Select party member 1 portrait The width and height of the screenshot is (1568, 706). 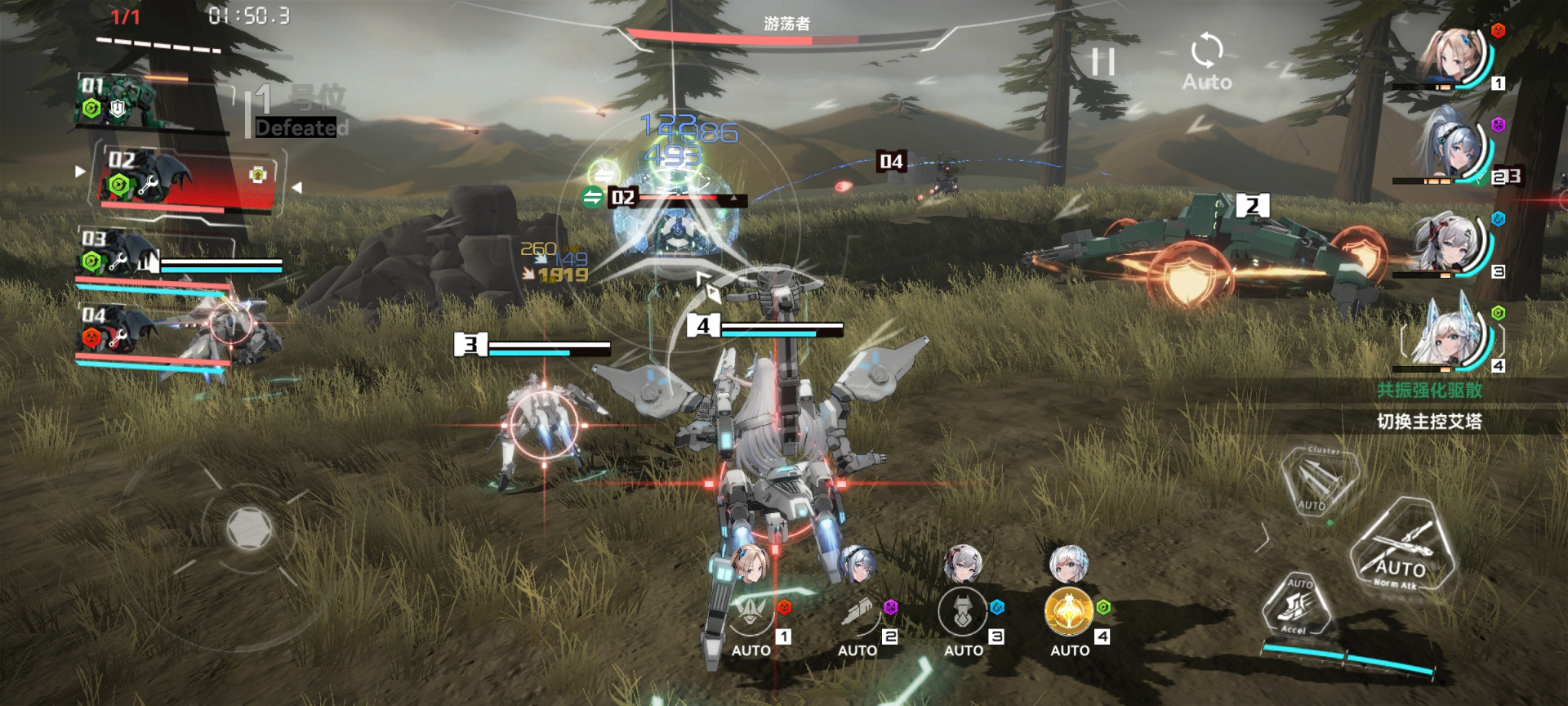click(x=1454, y=57)
